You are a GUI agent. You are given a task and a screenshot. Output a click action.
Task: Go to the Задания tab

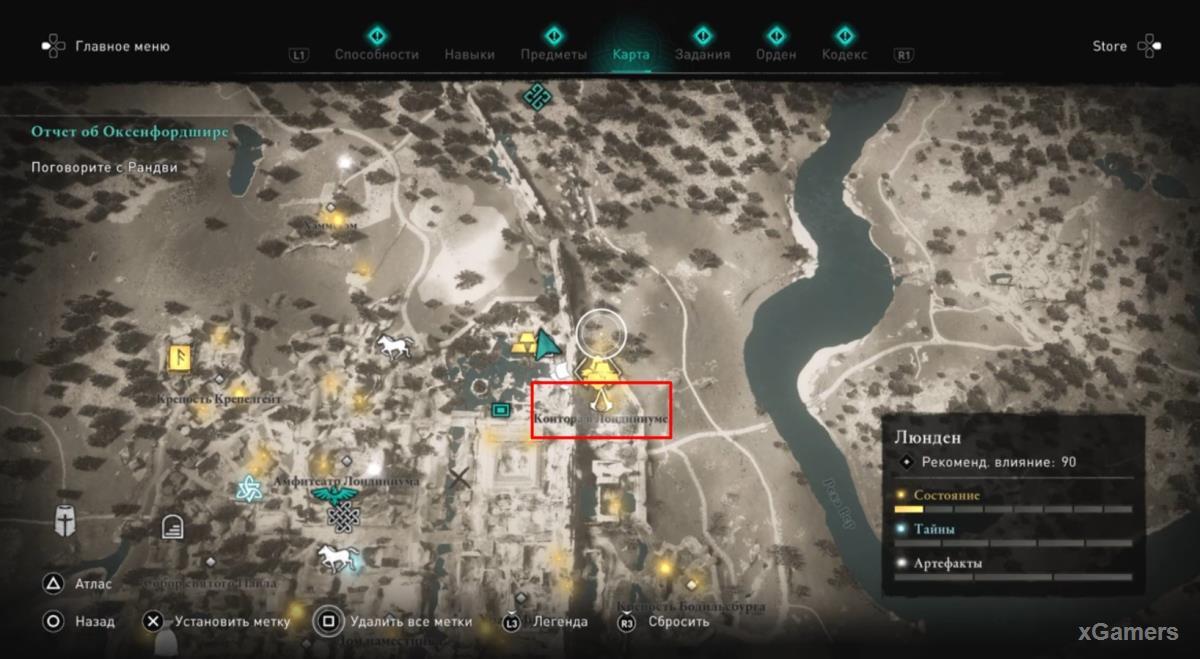[702, 55]
